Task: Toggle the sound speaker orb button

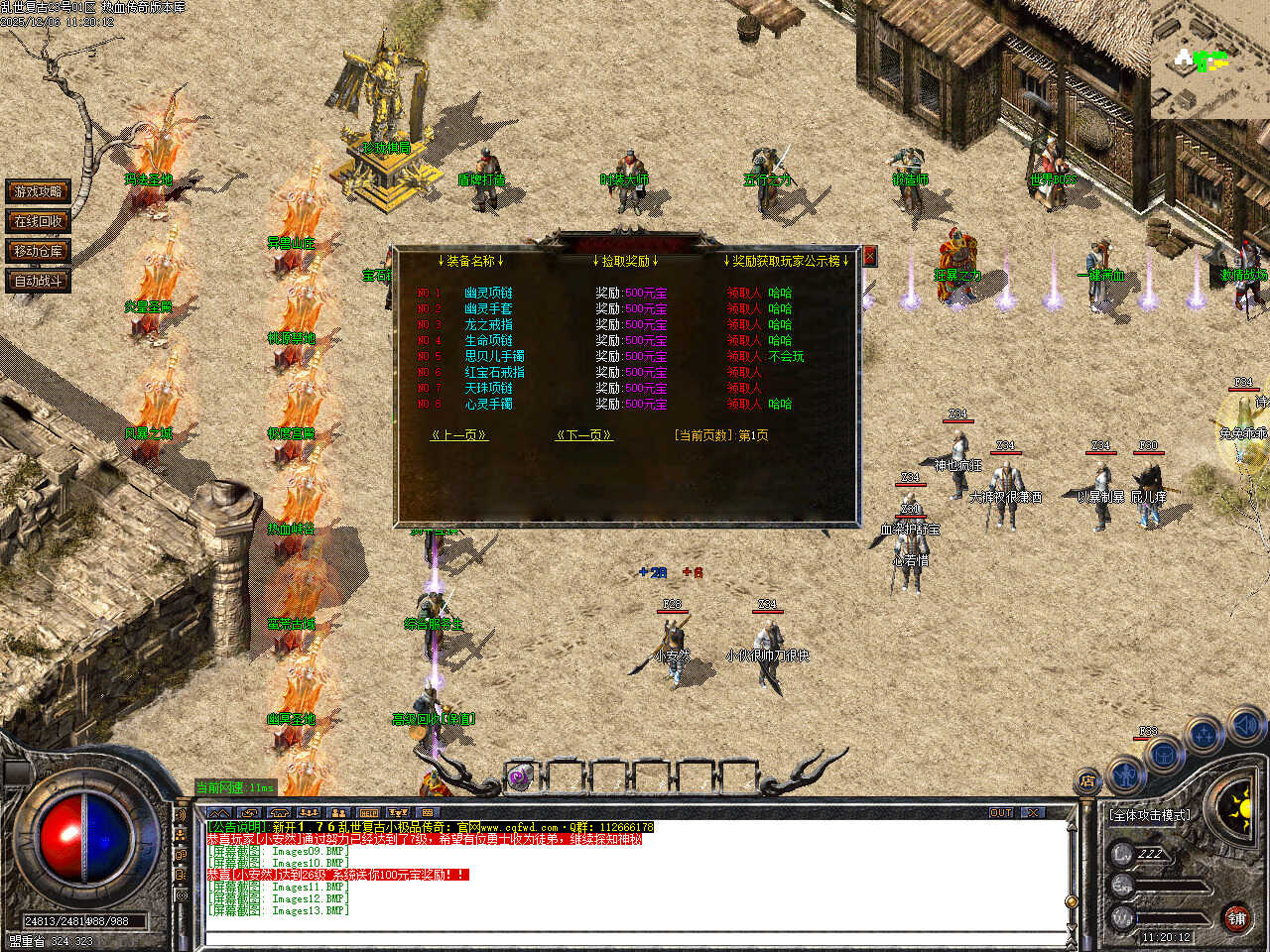Action: click(x=1244, y=728)
